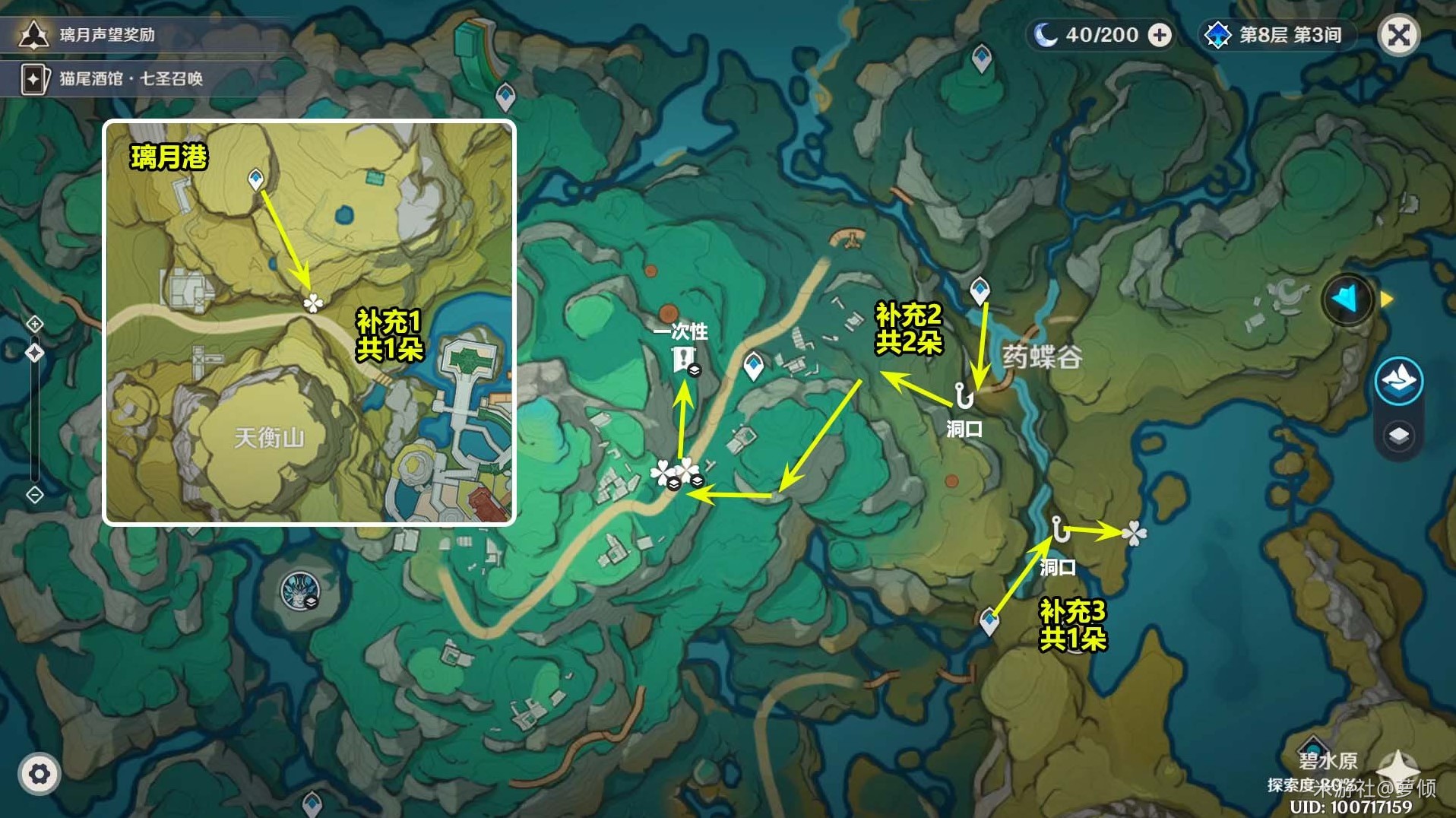Select the round boss portrait map marker
Image resolution: width=1456 pixels, height=818 pixels.
(x=299, y=591)
